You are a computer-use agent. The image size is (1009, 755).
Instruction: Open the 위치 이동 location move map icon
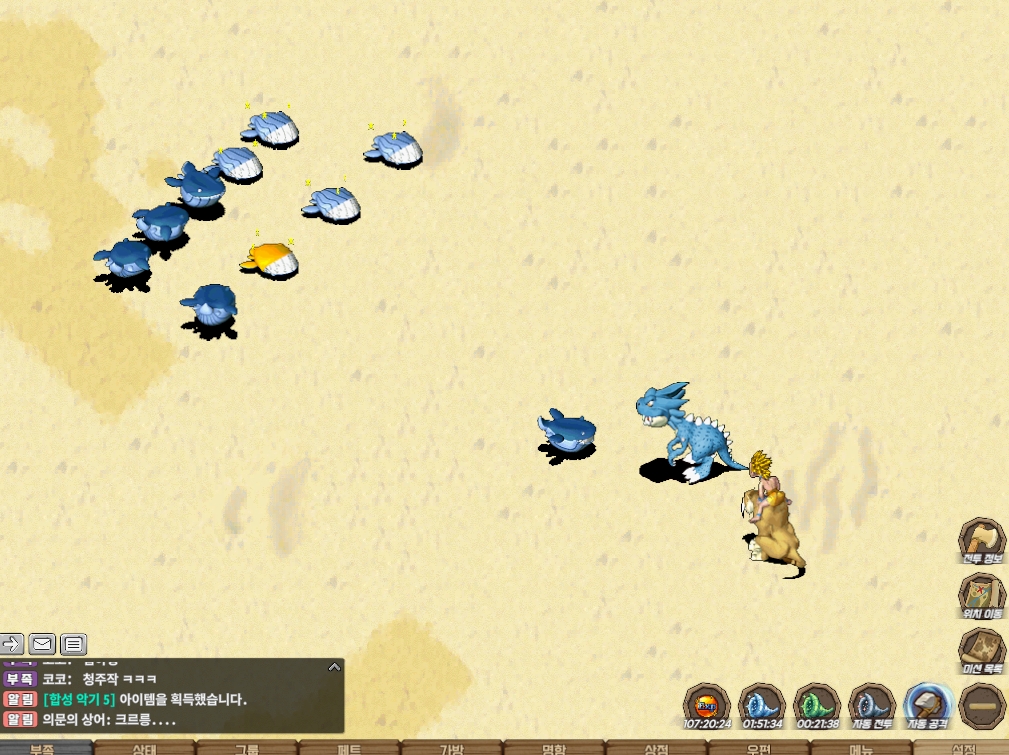coord(982,595)
